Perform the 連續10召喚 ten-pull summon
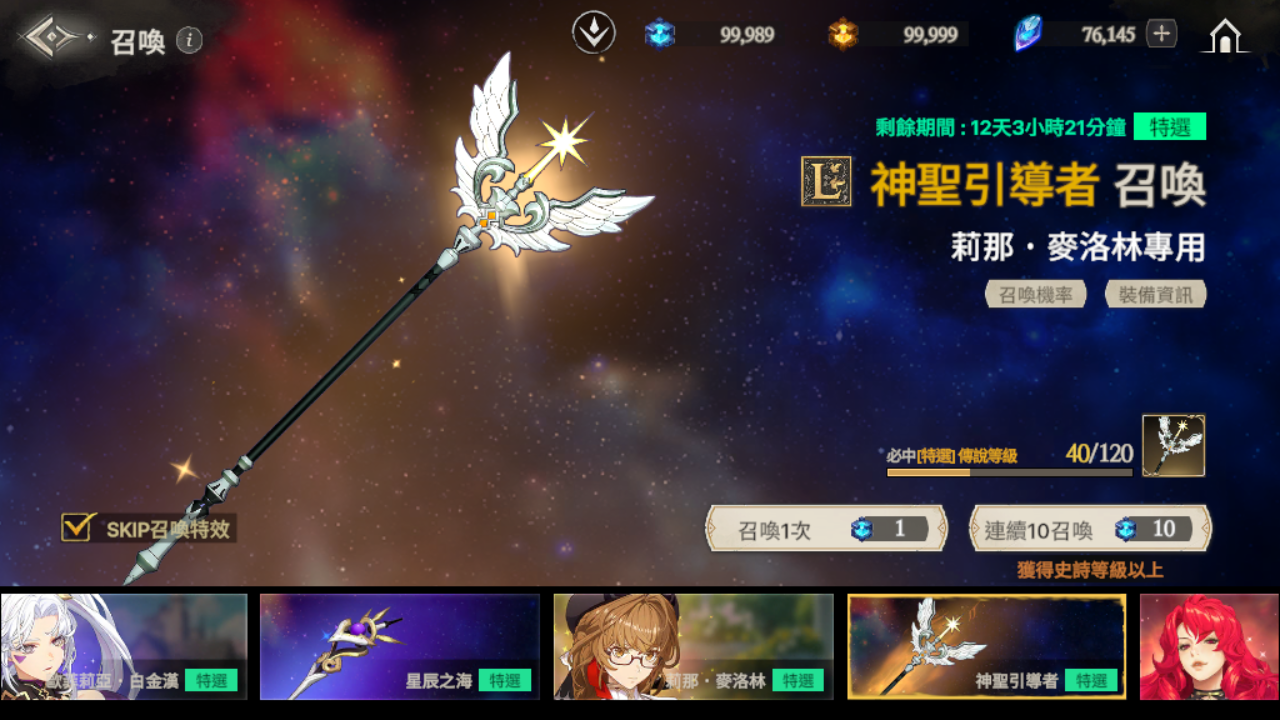The width and height of the screenshot is (1280, 720). [x=1090, y=529]
